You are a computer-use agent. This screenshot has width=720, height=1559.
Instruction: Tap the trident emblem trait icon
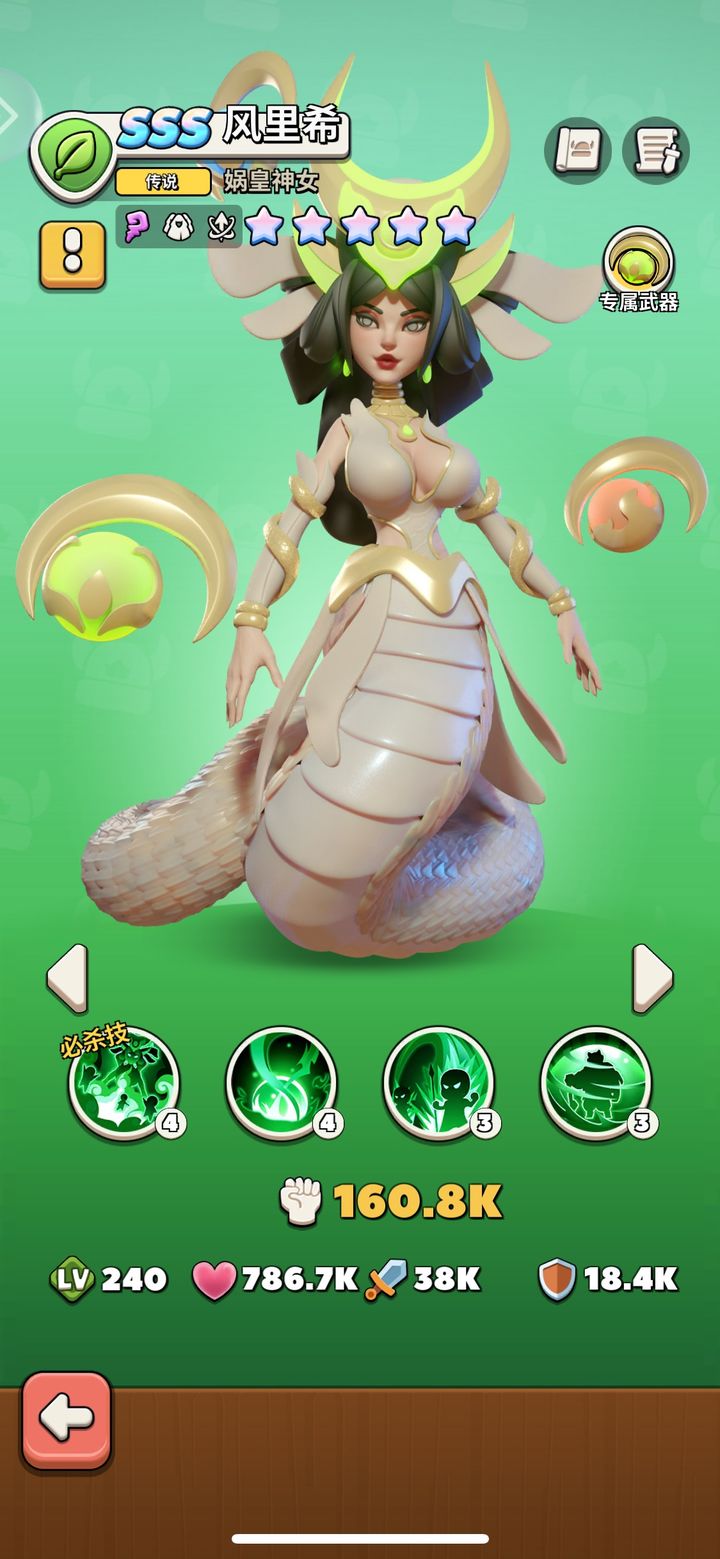tap(220, 226)
